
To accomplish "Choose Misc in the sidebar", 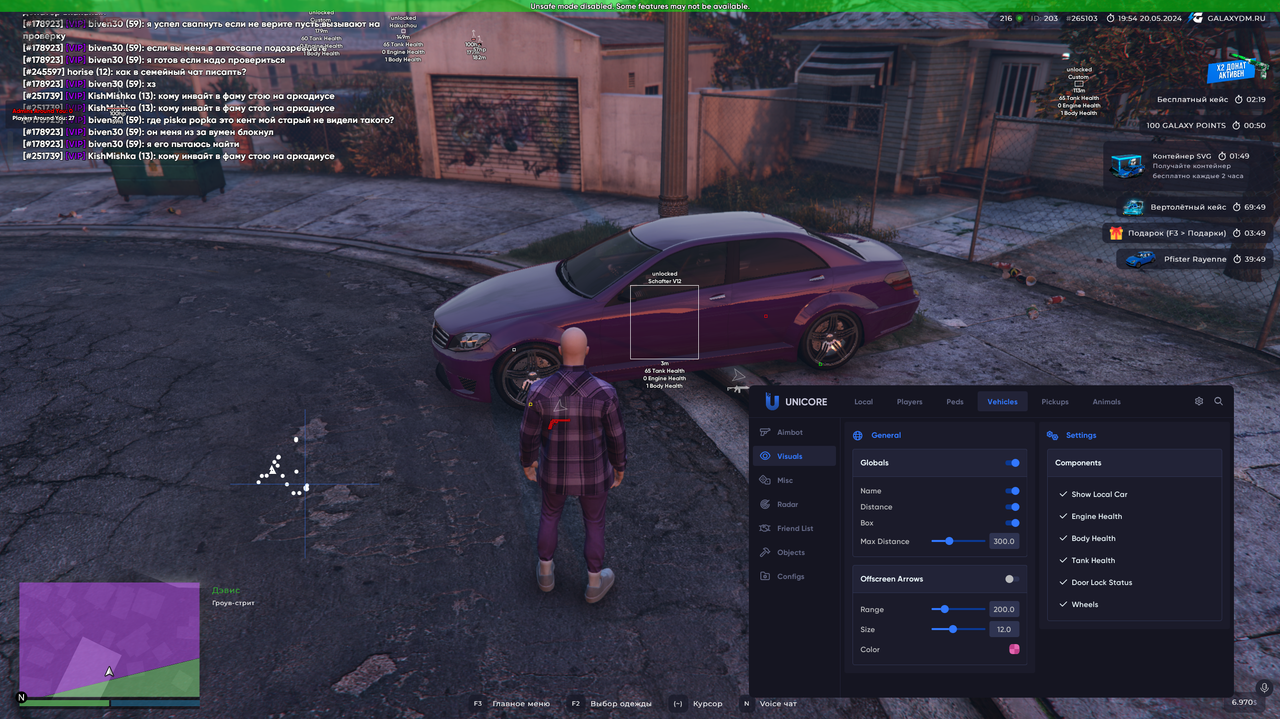I will point(785,480).
